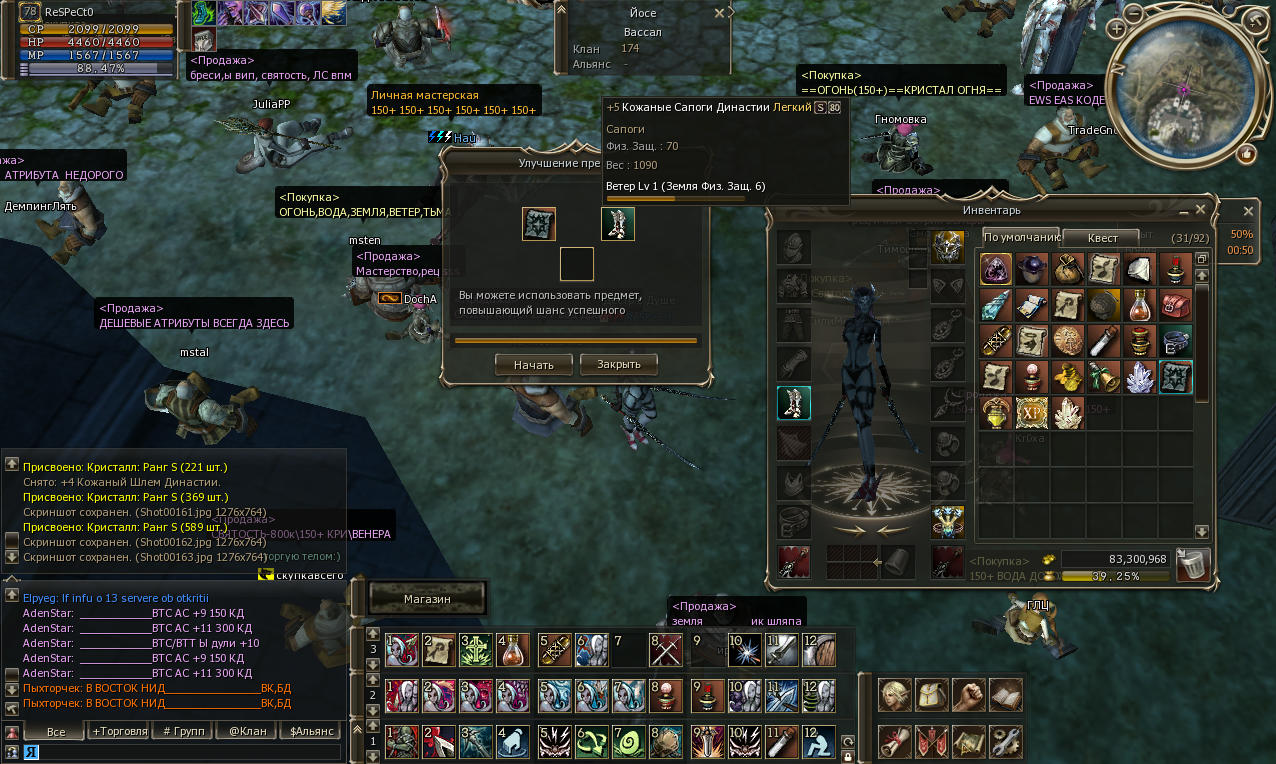This screenshot has height=764, width=1276.
Task: Click the inventory trash can icon
Action: [1193, 565]
